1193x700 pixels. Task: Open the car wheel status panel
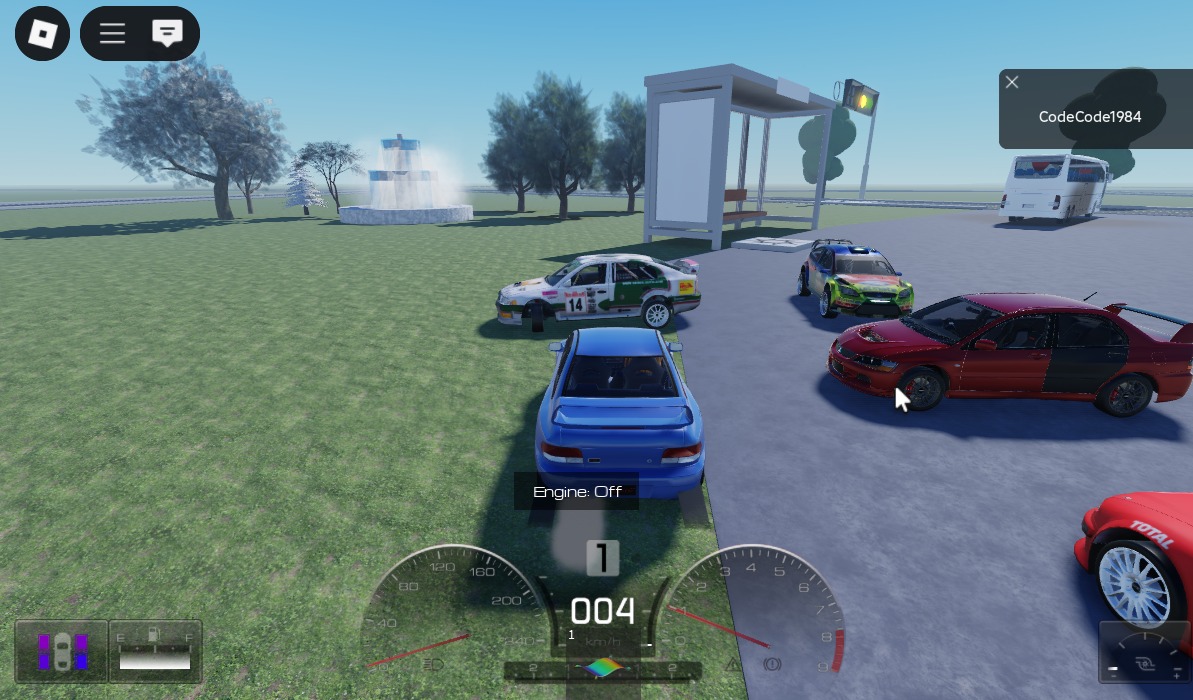[62, 651]
